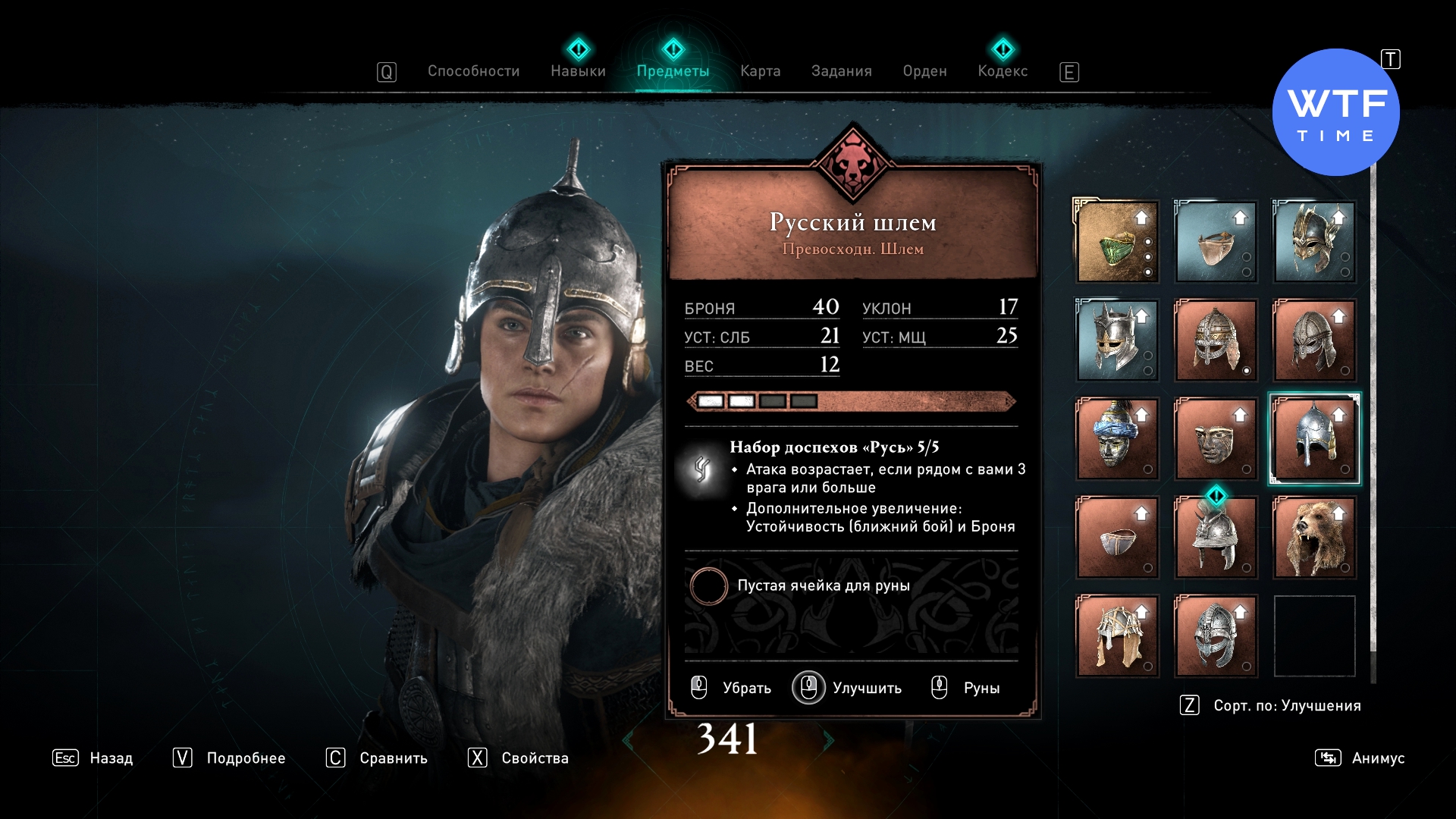Open the Навыки tab
The image size is (1456, 819).
pyautogui.click(x=578, y=71)
